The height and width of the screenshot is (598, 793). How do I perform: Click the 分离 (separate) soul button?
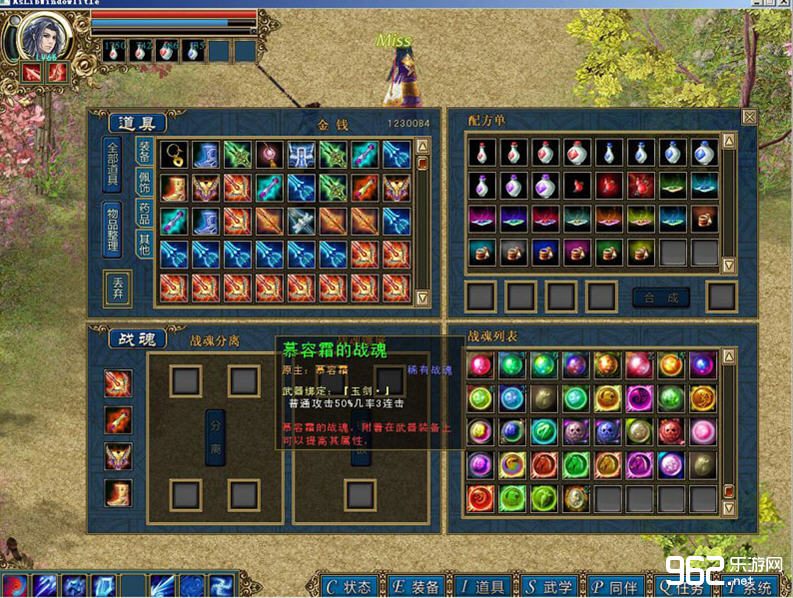coord(215,436)
